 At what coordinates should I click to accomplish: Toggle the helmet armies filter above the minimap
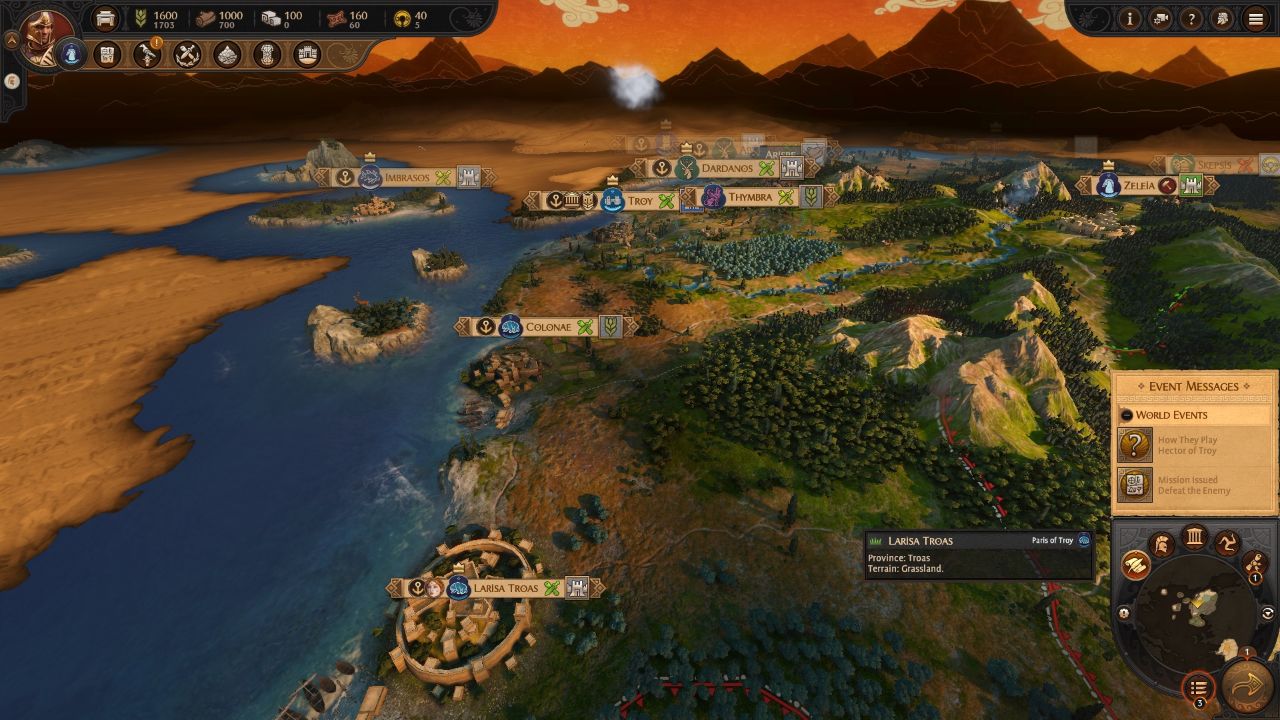tap(1164, 544)
